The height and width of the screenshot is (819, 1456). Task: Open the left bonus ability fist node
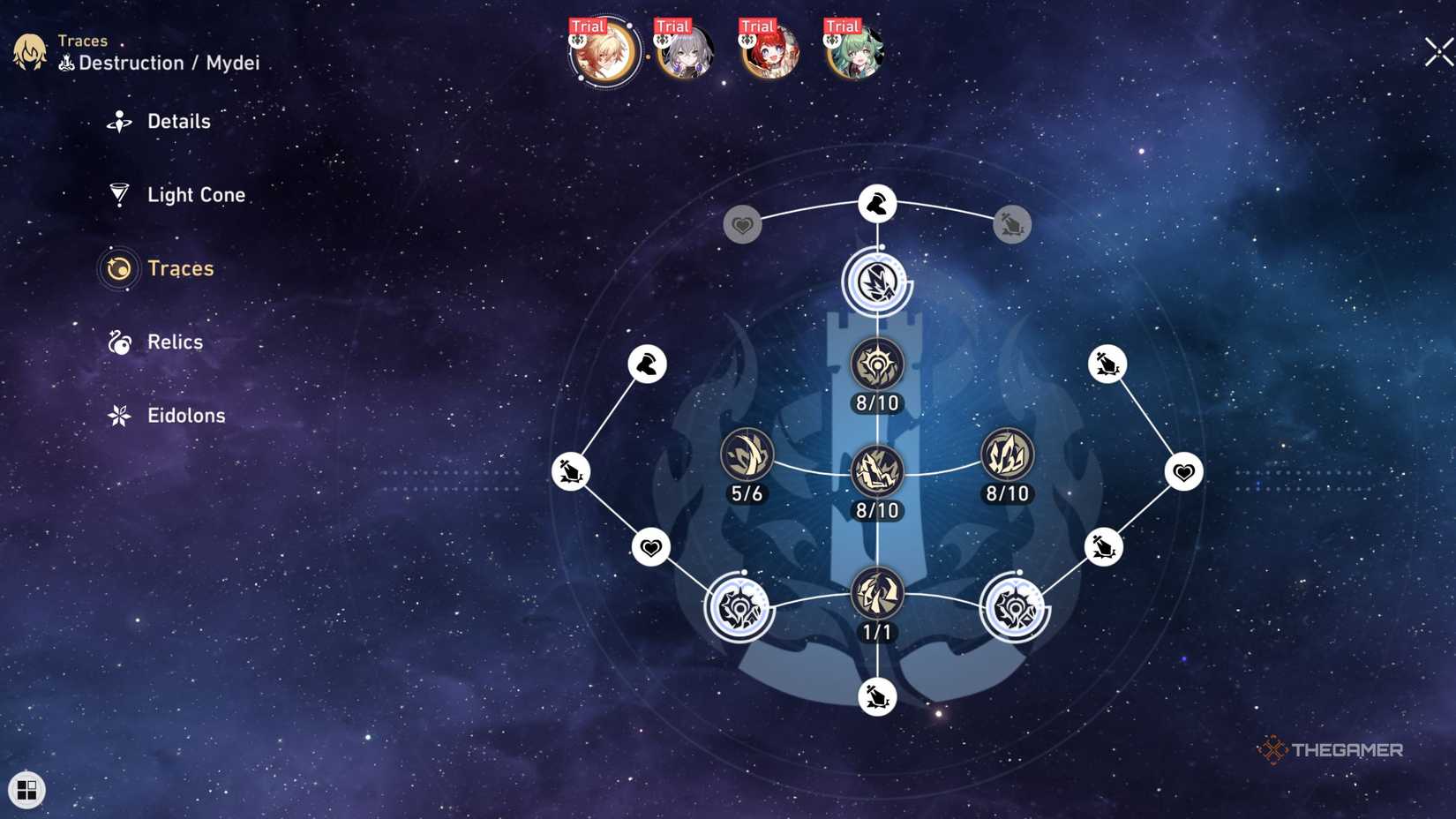647,364
